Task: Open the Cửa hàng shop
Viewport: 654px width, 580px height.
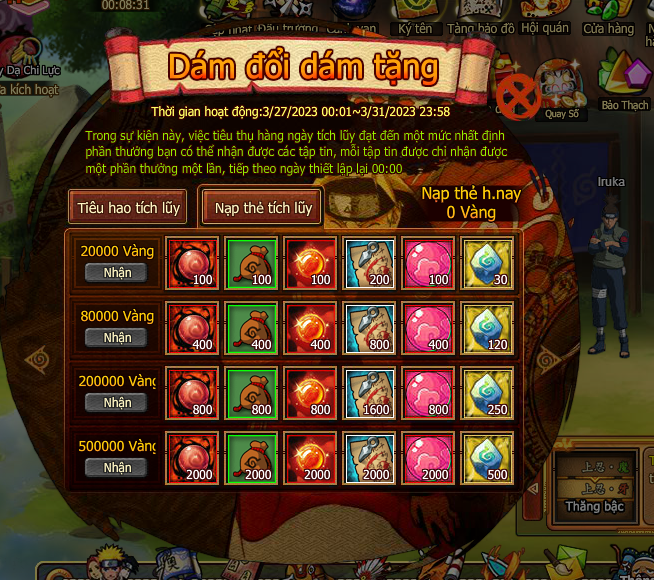Action: tap(608, 19)
